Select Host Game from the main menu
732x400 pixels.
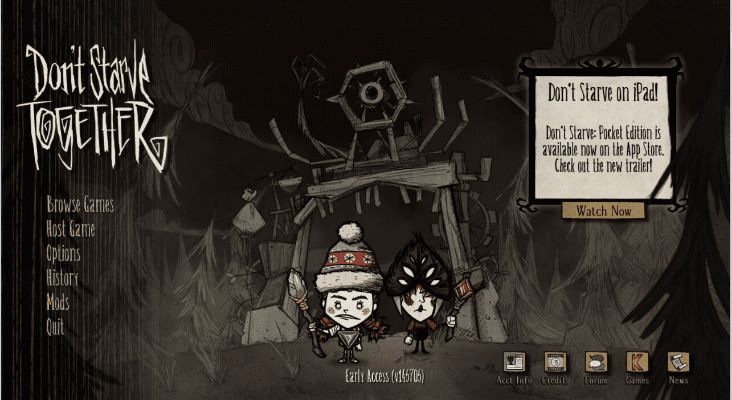(71, 229)
